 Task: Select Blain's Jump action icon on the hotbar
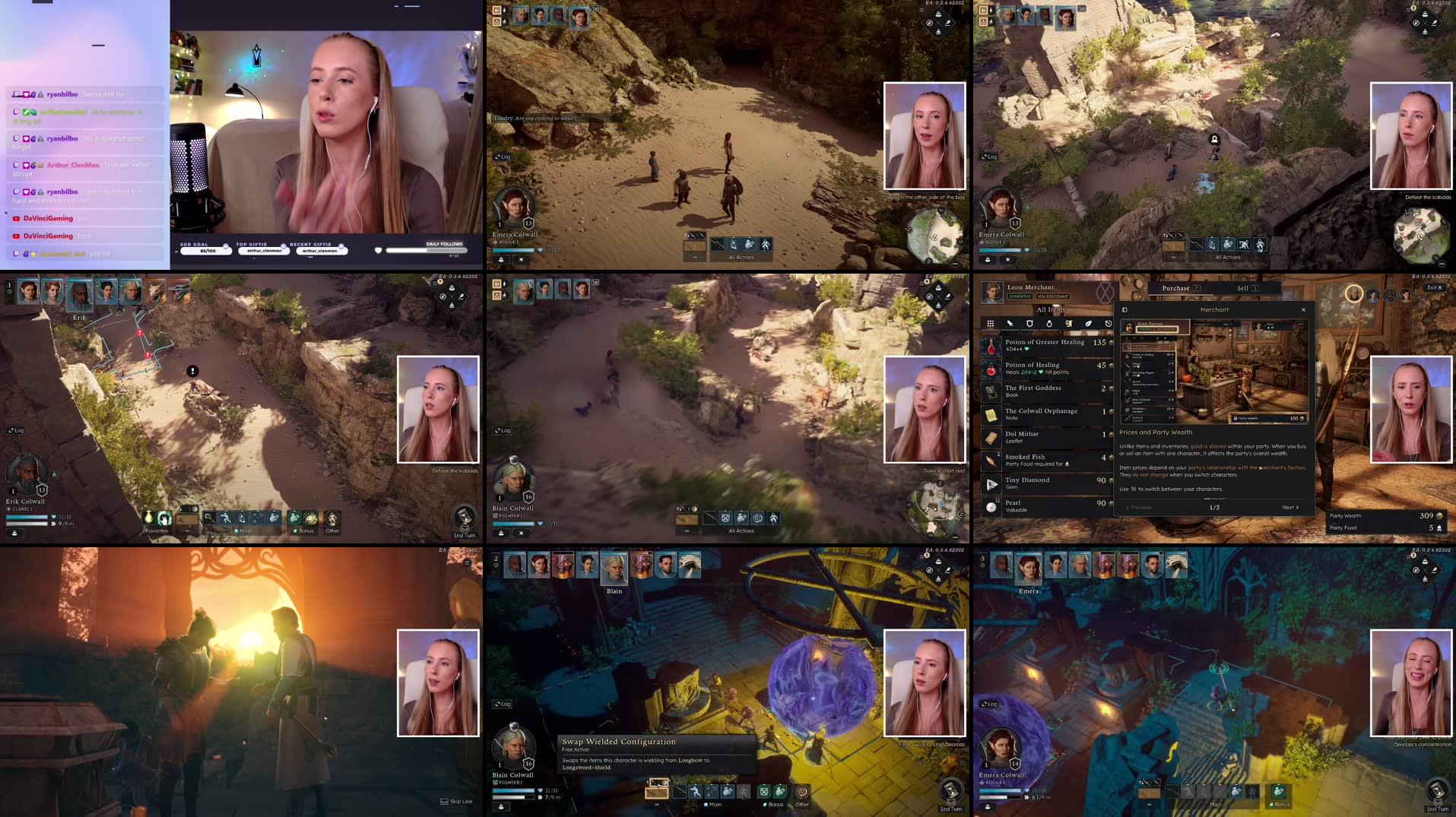(x=693, y=792)
